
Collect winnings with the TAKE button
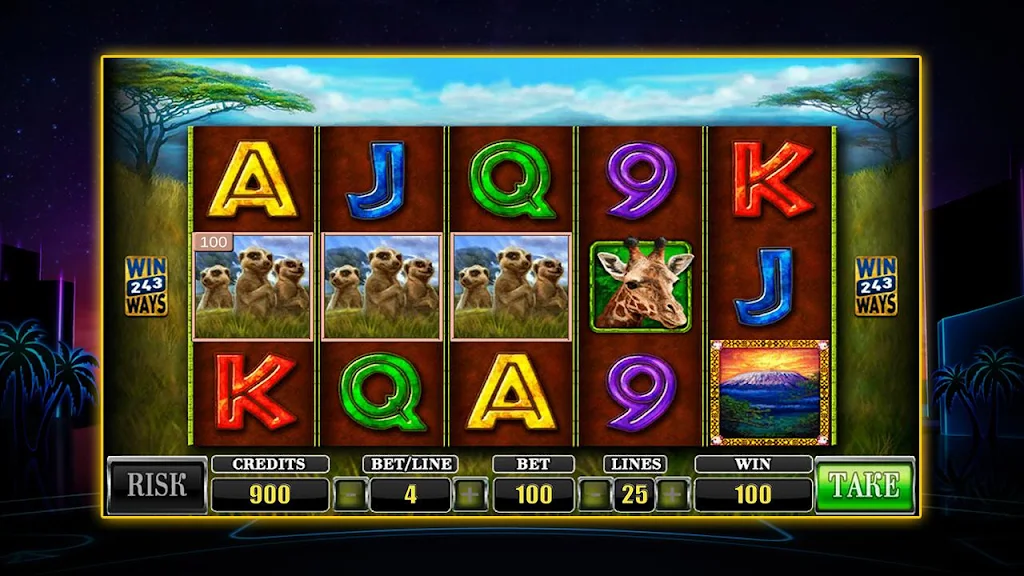(864, 486)
